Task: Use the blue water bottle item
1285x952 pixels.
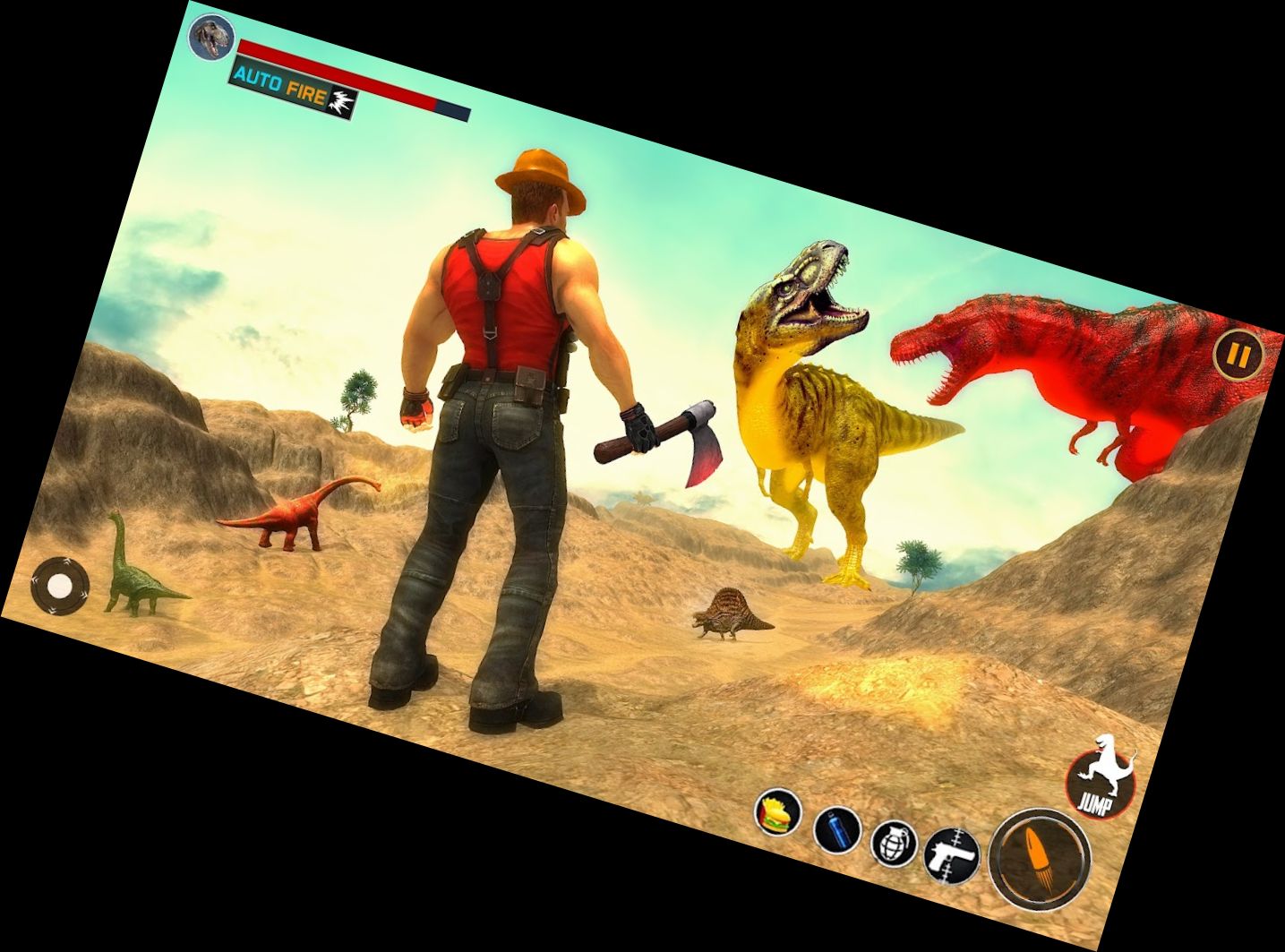Action: pyautogui.click(x=837, y=829)
